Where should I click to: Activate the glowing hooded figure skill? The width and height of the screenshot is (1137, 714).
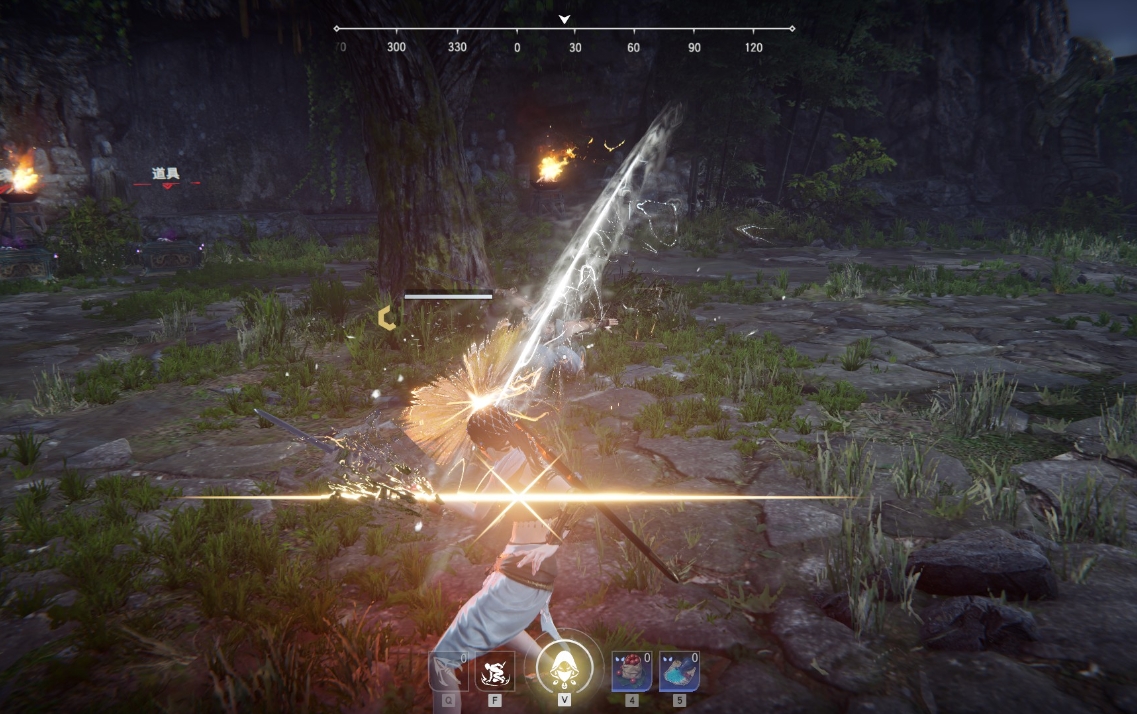click(564, 669)
